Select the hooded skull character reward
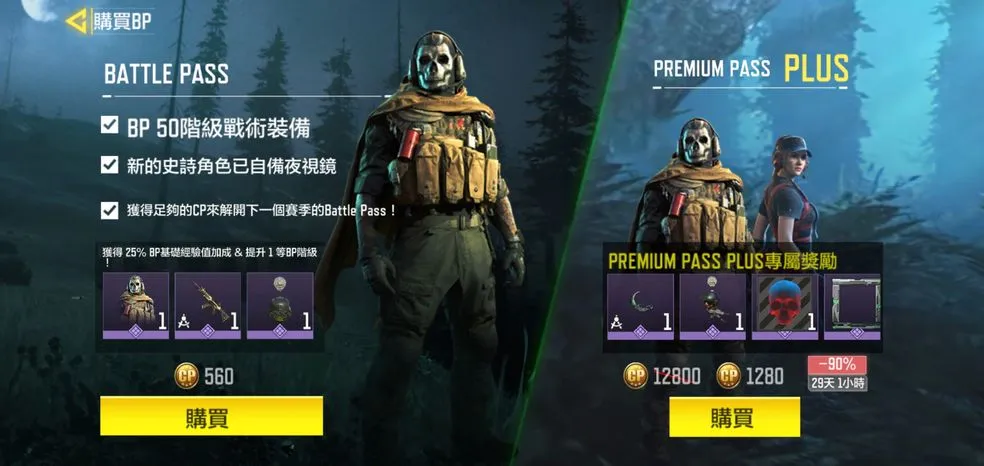This screenshot has width=984, height=466. (136, 305)
